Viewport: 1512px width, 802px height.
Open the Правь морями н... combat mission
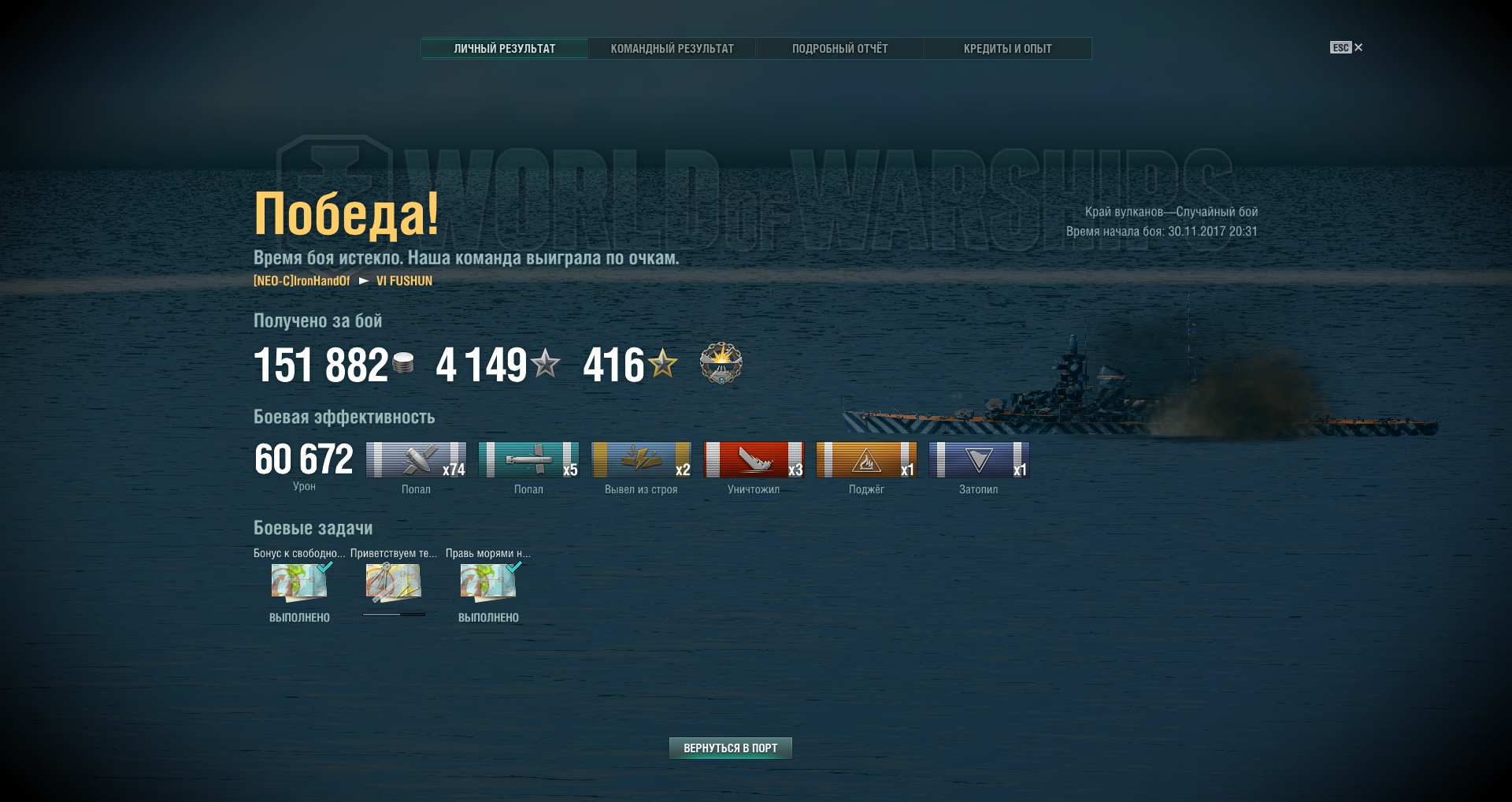click(x=488, y=583)
